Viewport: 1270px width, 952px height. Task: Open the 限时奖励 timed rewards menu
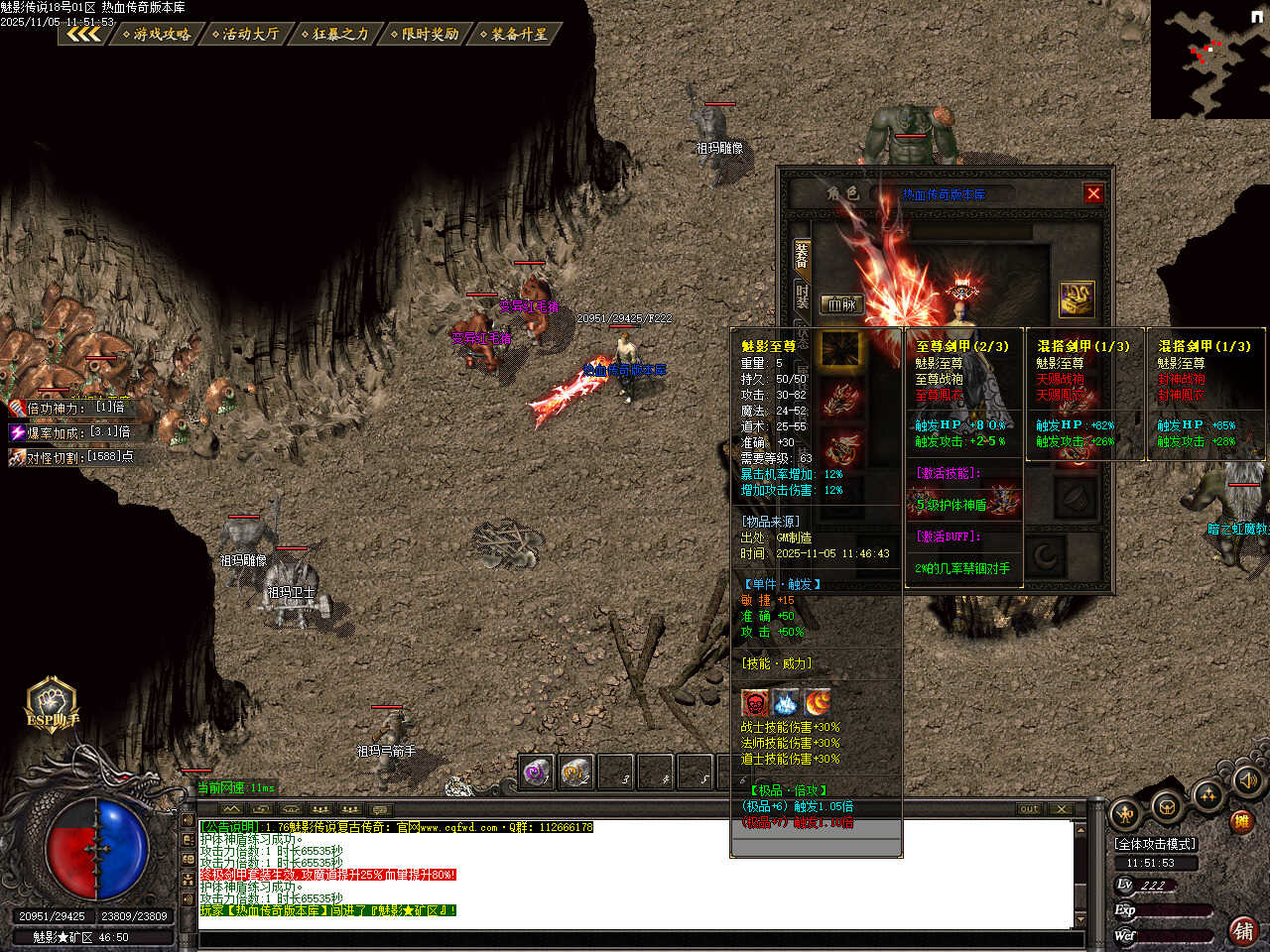click(x=427, y=34)
